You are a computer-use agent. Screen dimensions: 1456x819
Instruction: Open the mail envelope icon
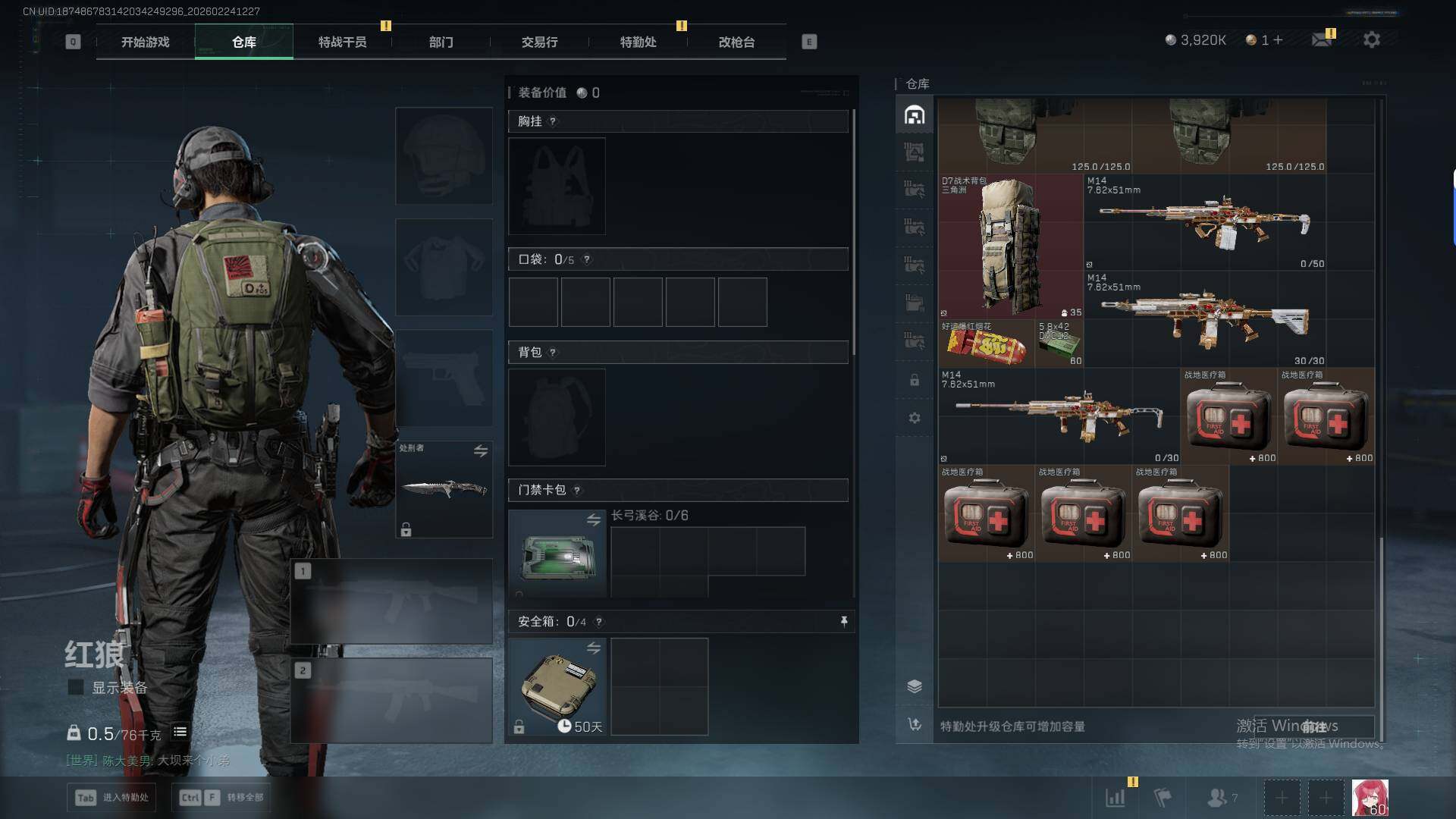[x=1322, y=39]
